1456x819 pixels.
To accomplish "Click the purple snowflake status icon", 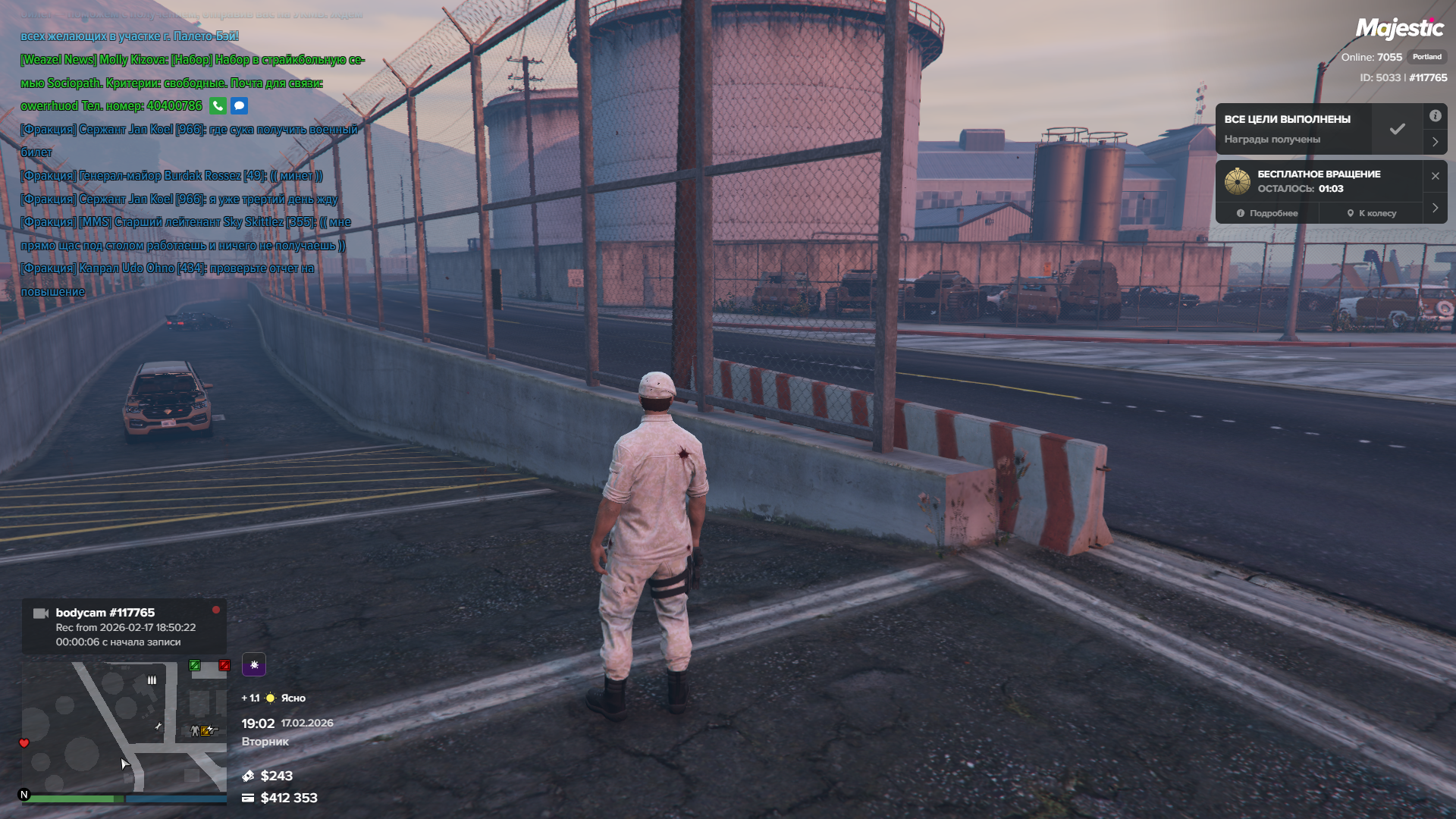I will [x=254, y=664].
